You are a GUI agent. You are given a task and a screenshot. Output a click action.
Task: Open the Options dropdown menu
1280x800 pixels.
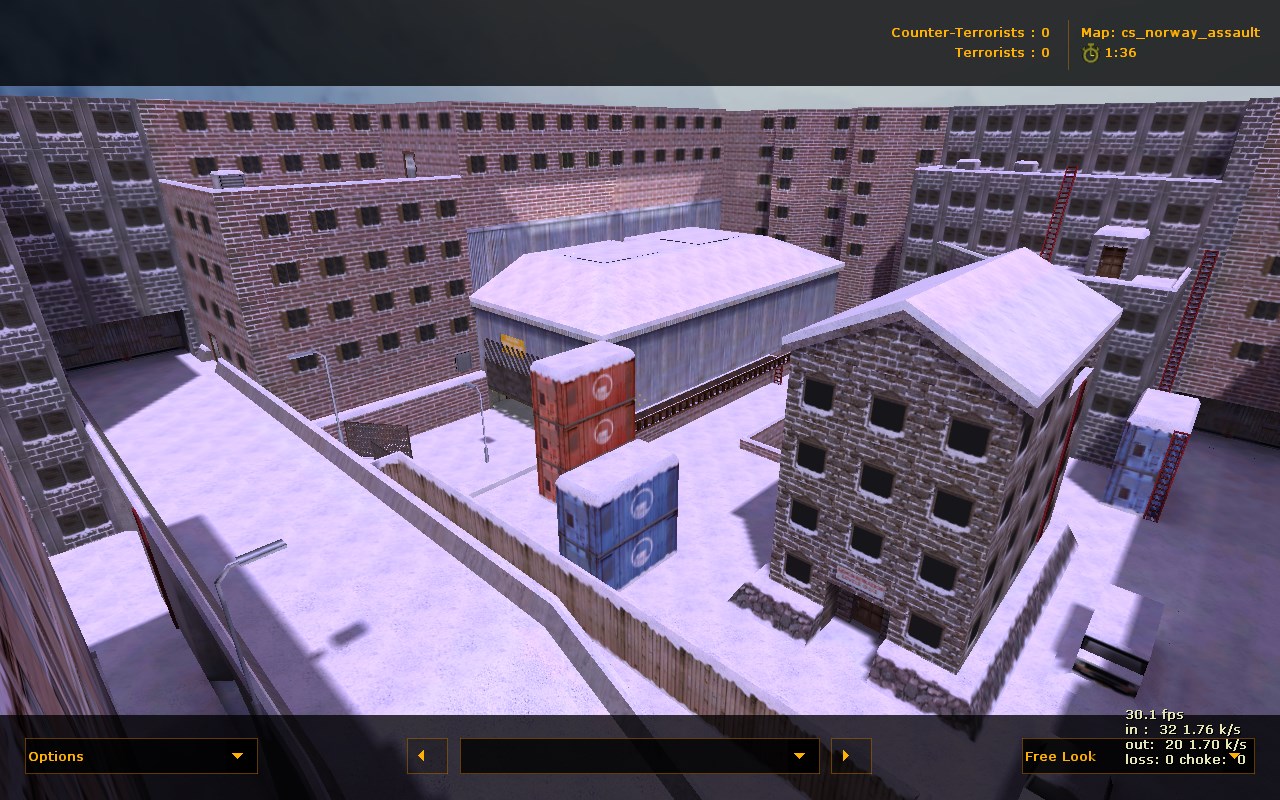tap(141, 756)
